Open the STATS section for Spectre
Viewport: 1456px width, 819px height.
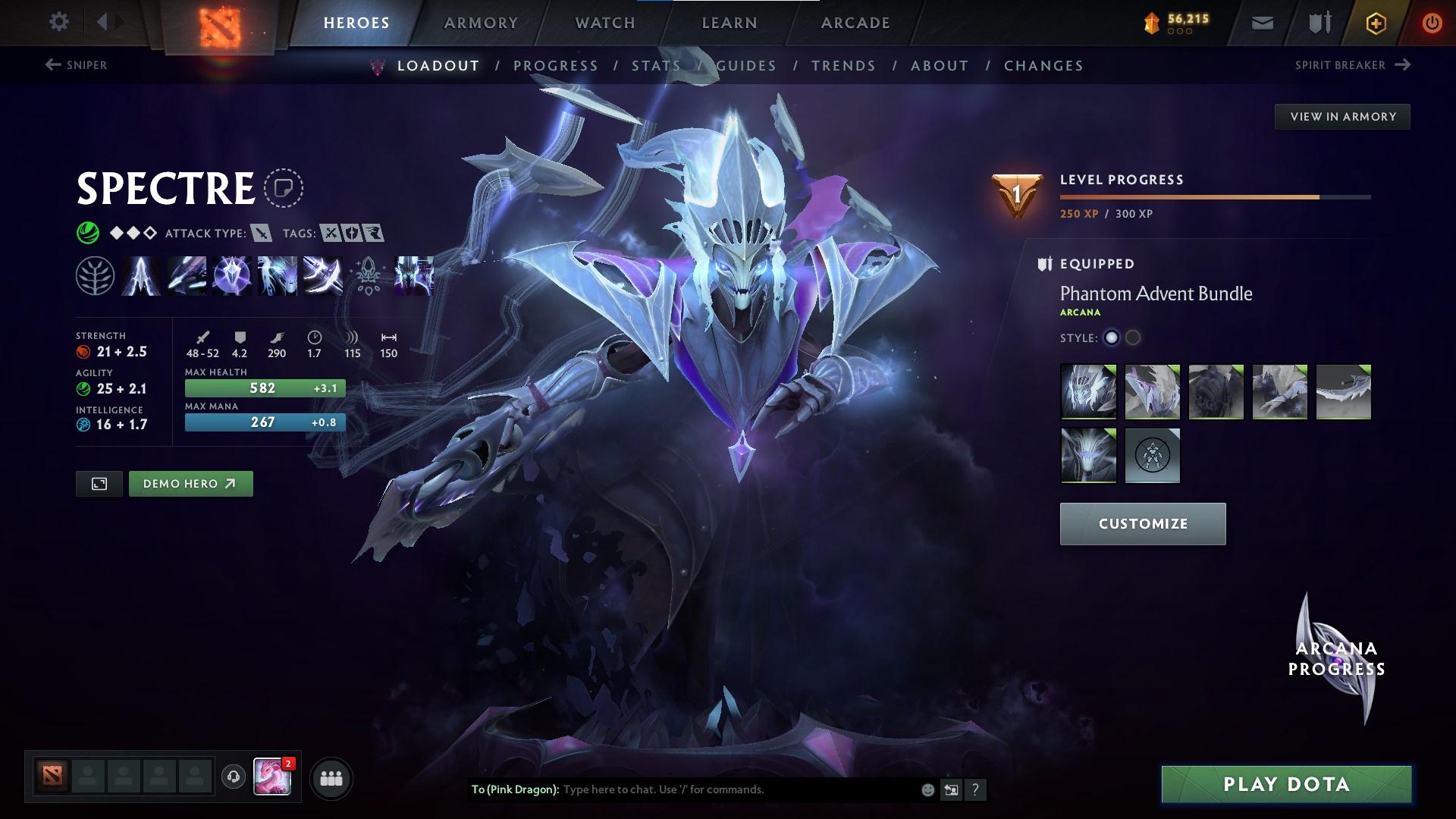pyautogui.click(x=655, y=66)
